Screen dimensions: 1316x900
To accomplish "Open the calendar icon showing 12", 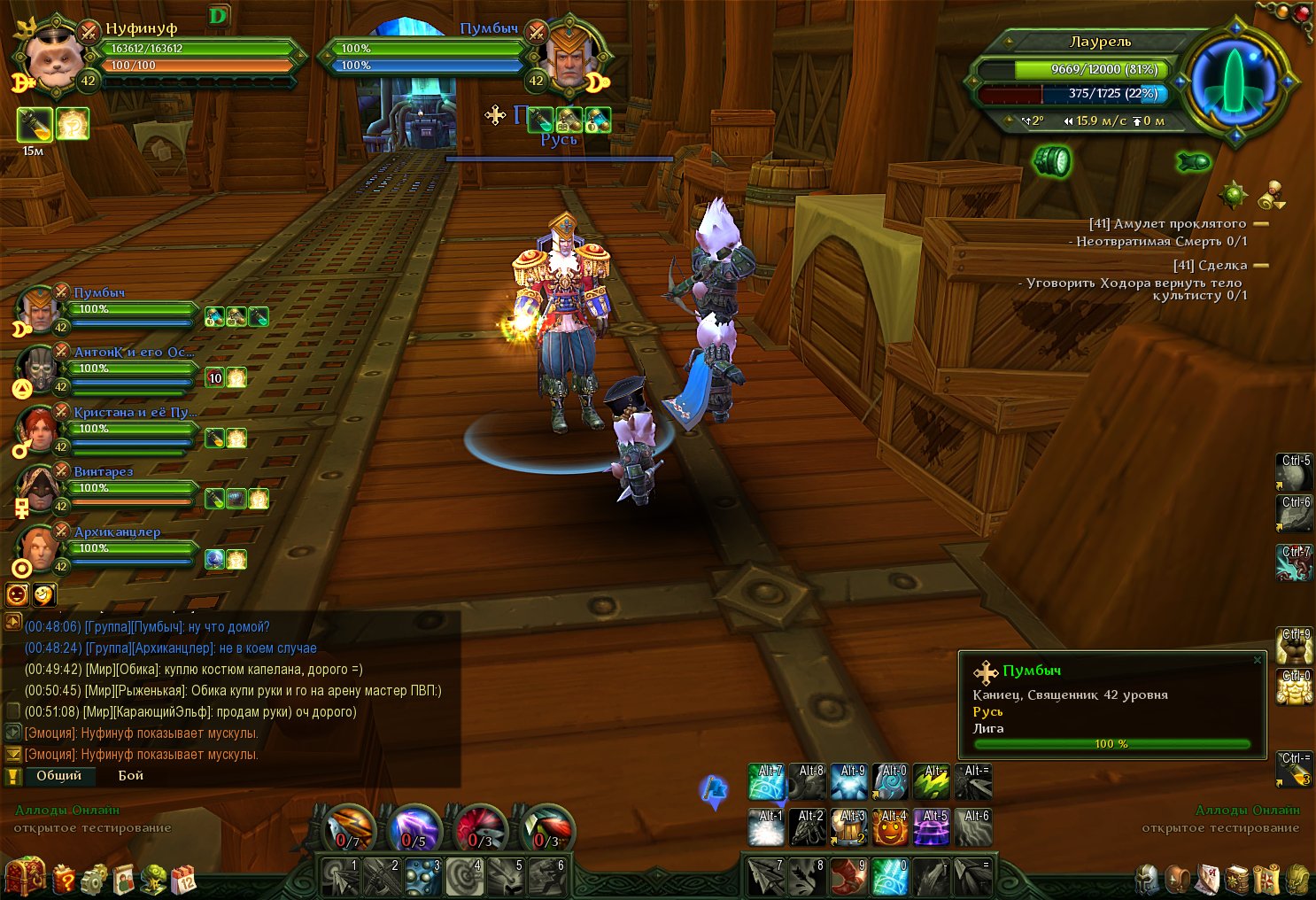I will (x=183, y=879).
